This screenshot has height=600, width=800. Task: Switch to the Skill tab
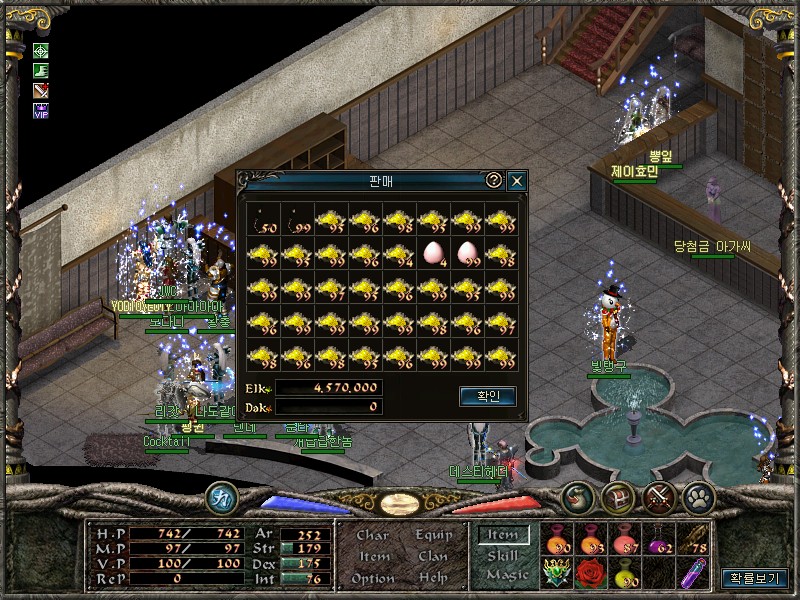(x=503, y=555)
